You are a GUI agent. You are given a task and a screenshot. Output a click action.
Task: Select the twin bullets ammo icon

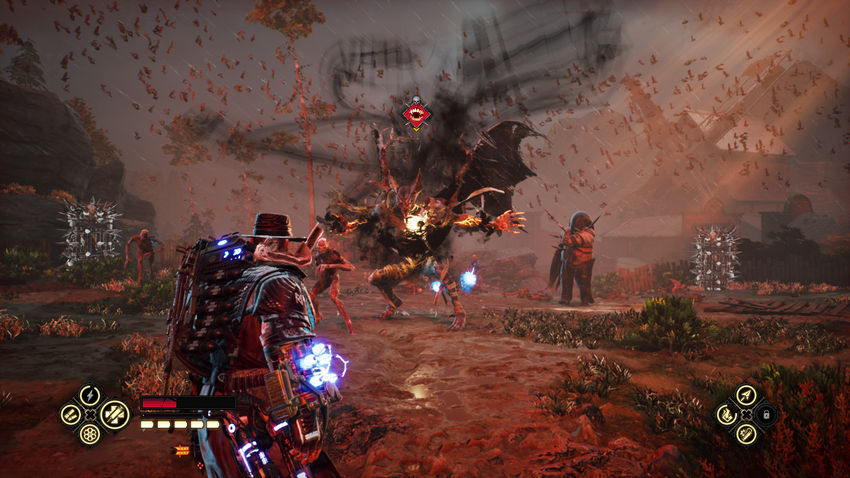[x=70, y=414]
